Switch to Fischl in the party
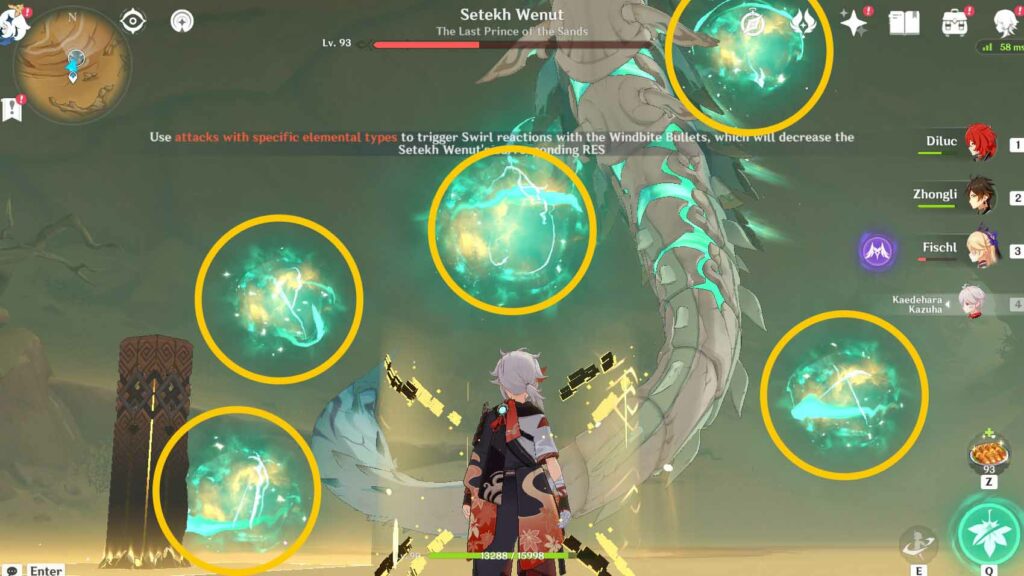The height and width of the screenshot is (576, 1024). pyautogui.click(x=982, y=250)
